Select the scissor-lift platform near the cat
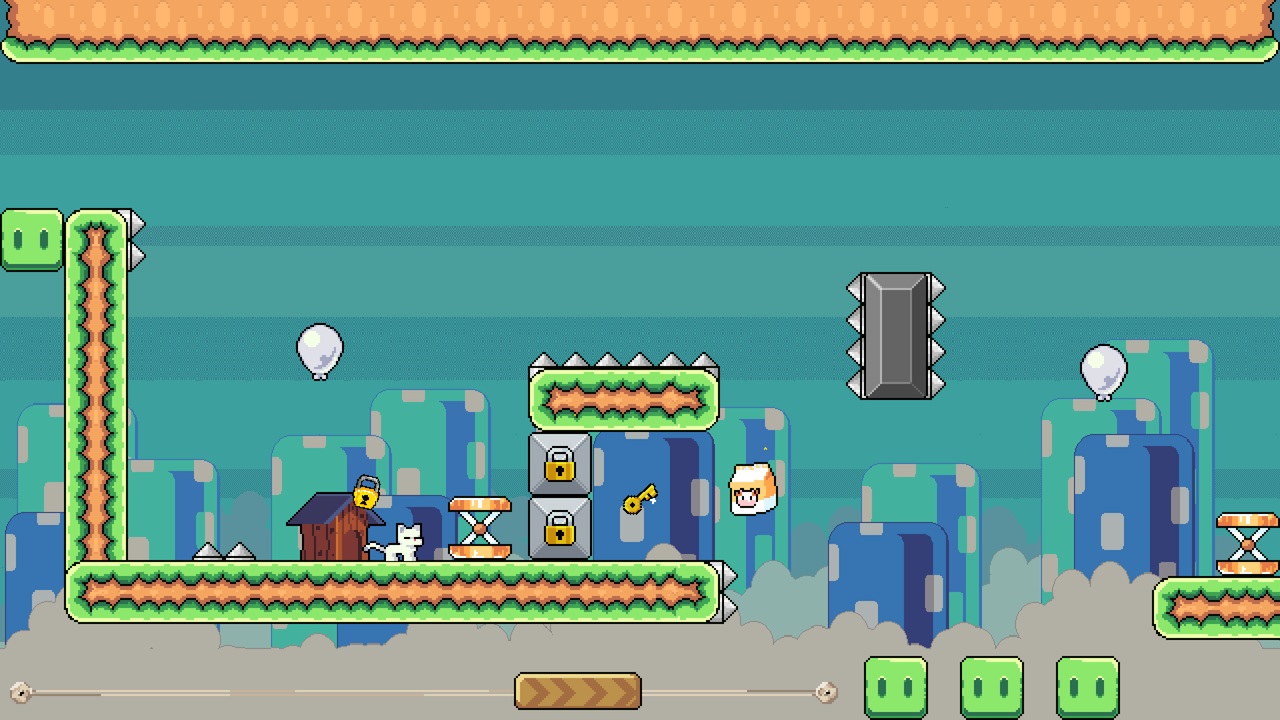The width and height of the screenshot is (1280, 720). [480, 528]
